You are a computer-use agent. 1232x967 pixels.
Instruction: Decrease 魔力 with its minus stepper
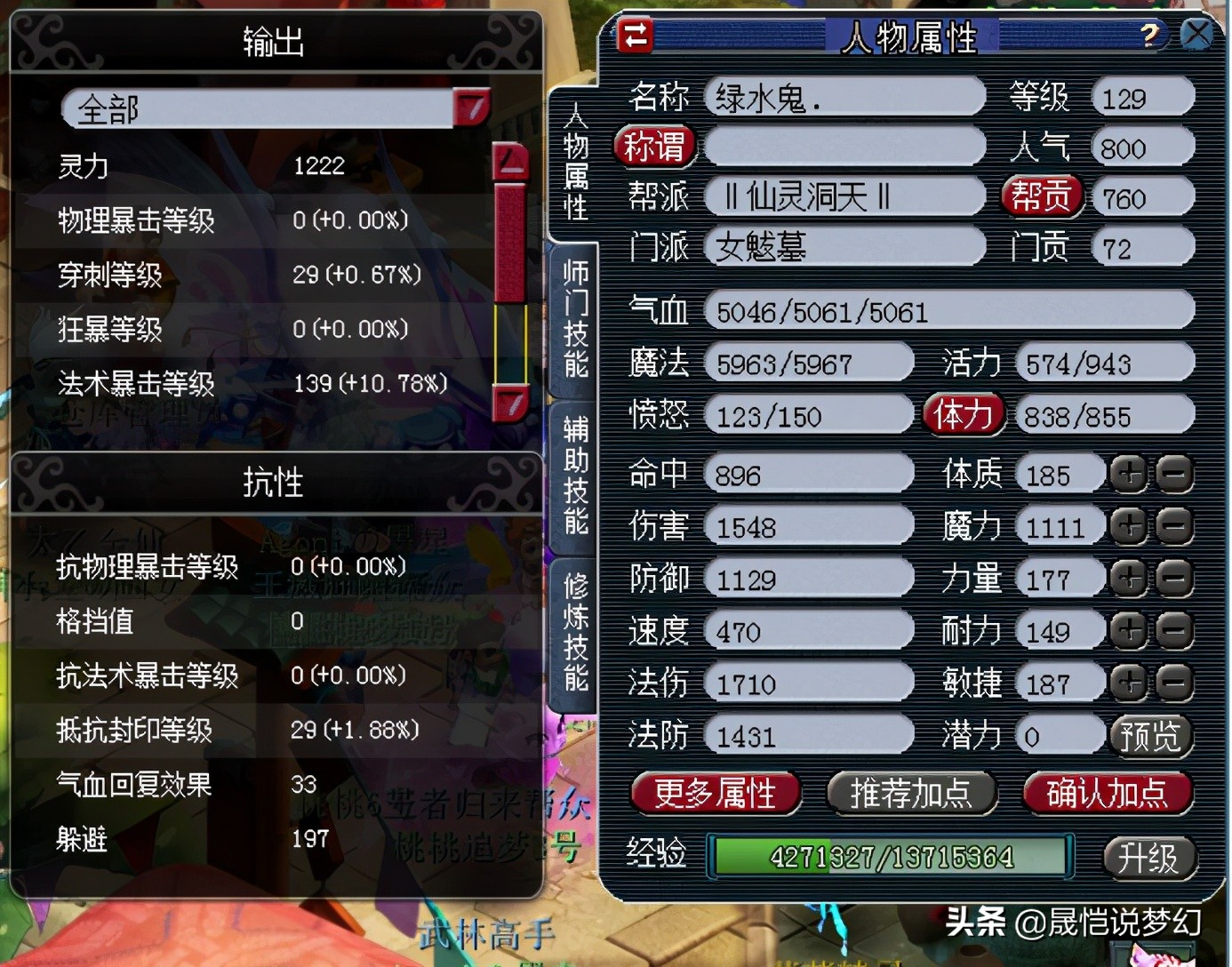tap(1173, 525)
